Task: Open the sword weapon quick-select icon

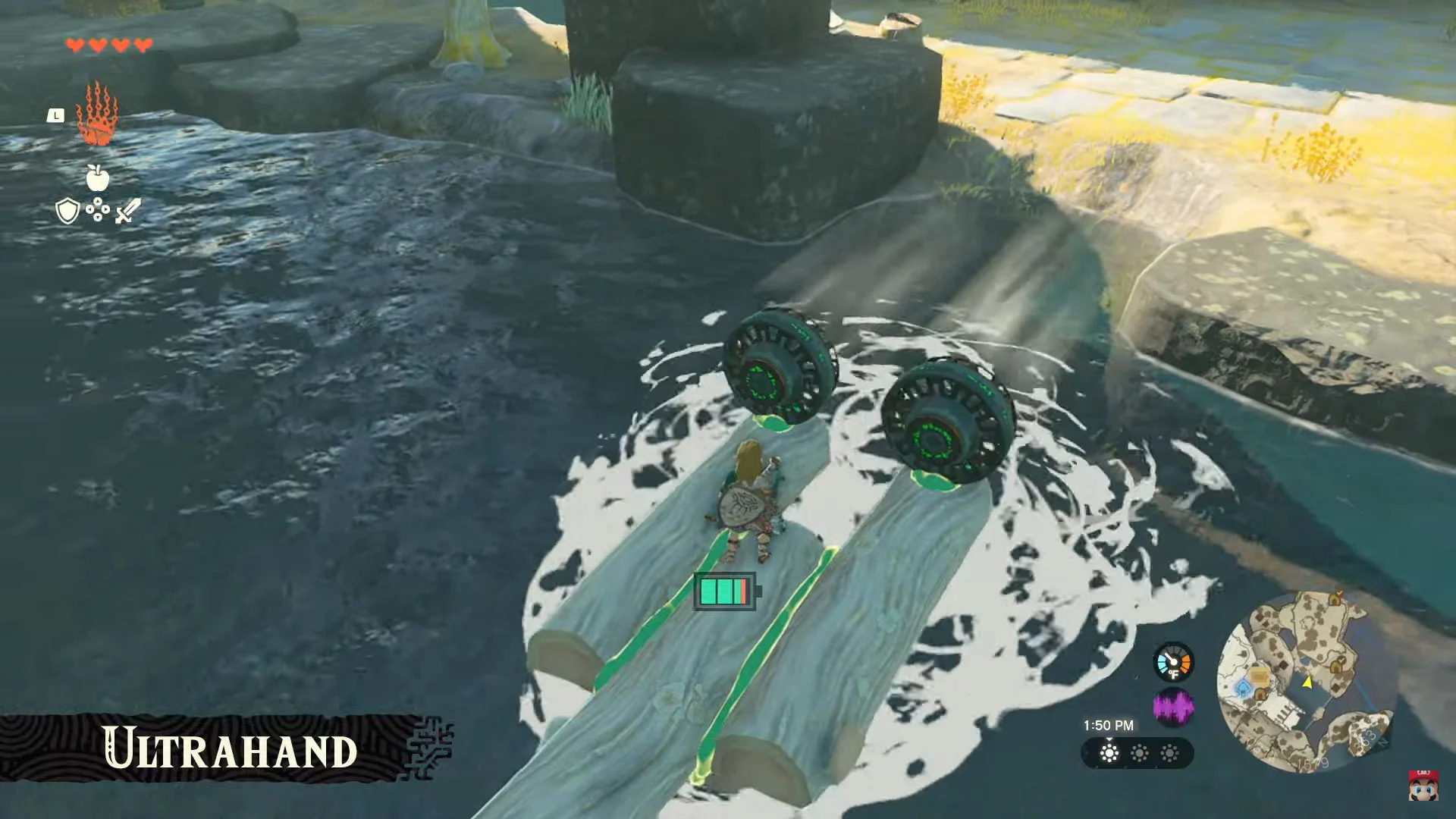Action: 128,211
